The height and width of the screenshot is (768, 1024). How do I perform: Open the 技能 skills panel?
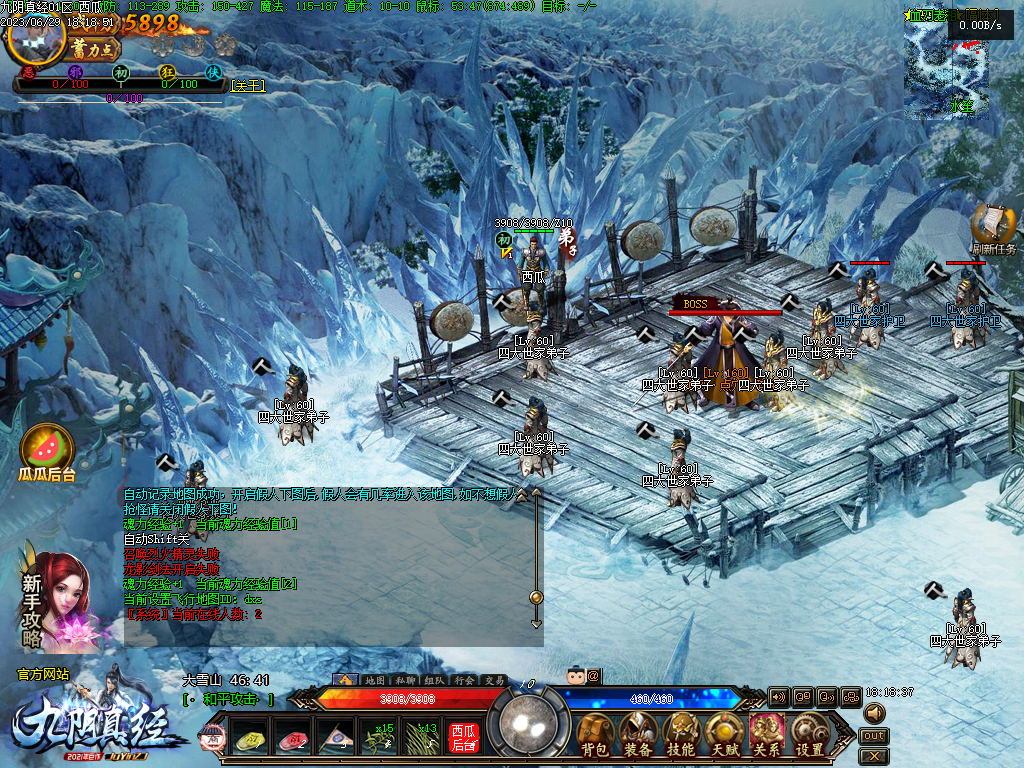coord(681,735)
